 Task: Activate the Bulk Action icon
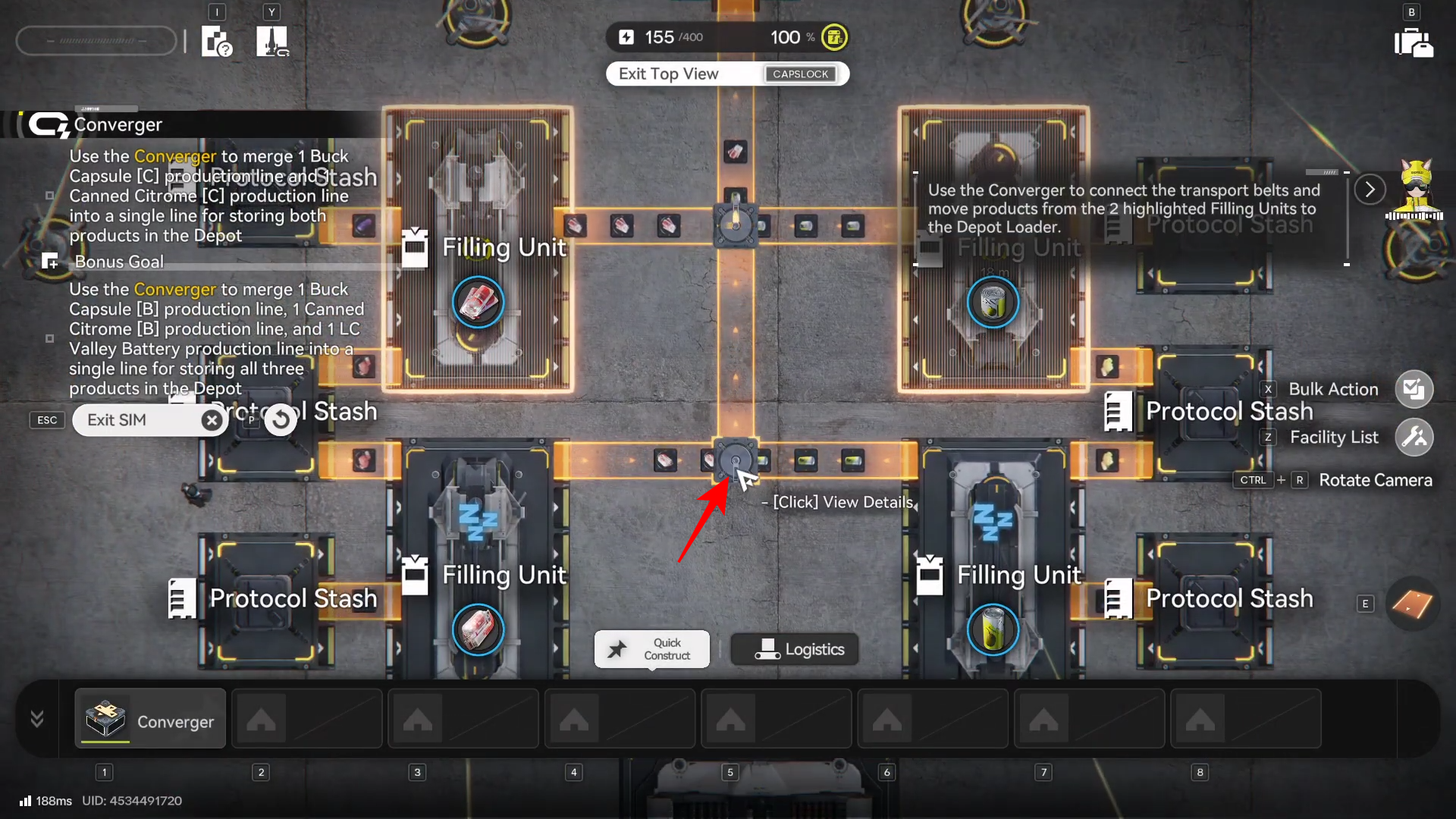[x=1414, y=389]
